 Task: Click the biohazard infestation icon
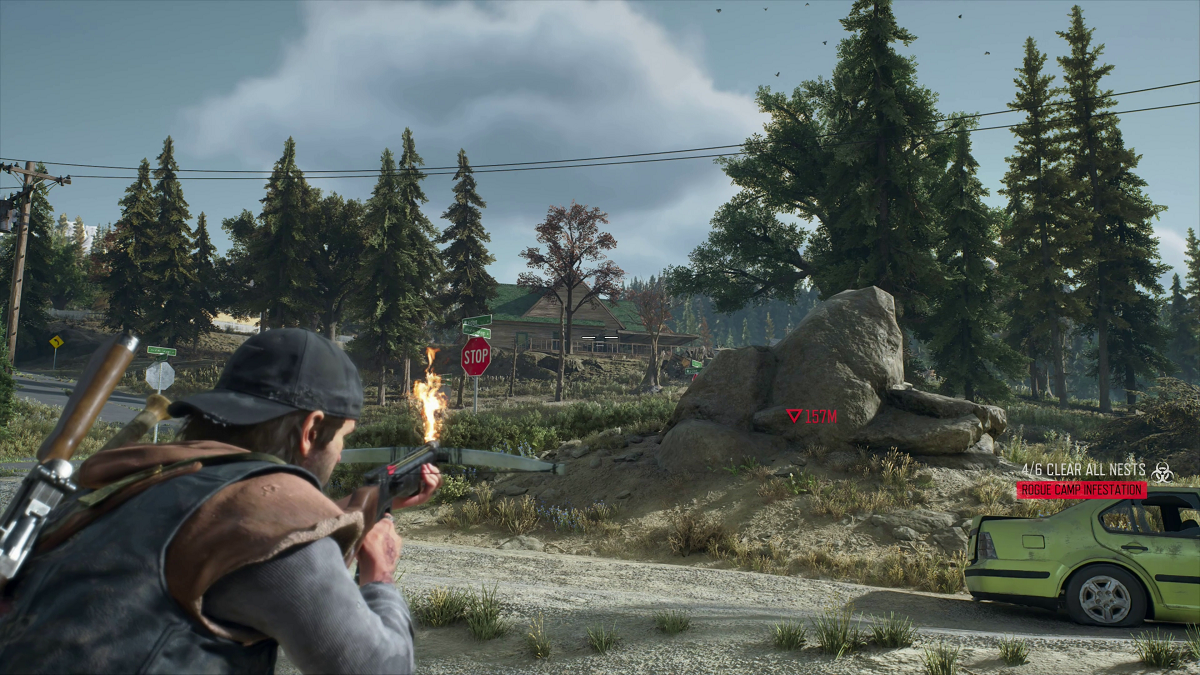coord(1162,470)
